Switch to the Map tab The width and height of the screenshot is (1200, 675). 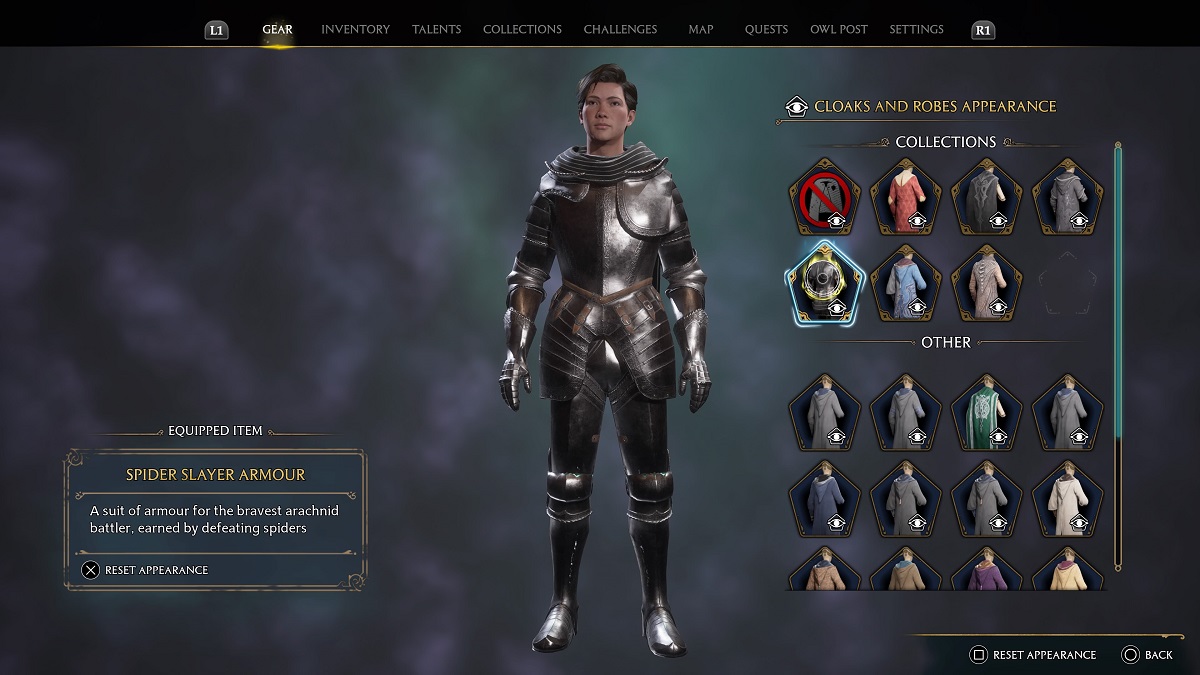coord(700,30)
